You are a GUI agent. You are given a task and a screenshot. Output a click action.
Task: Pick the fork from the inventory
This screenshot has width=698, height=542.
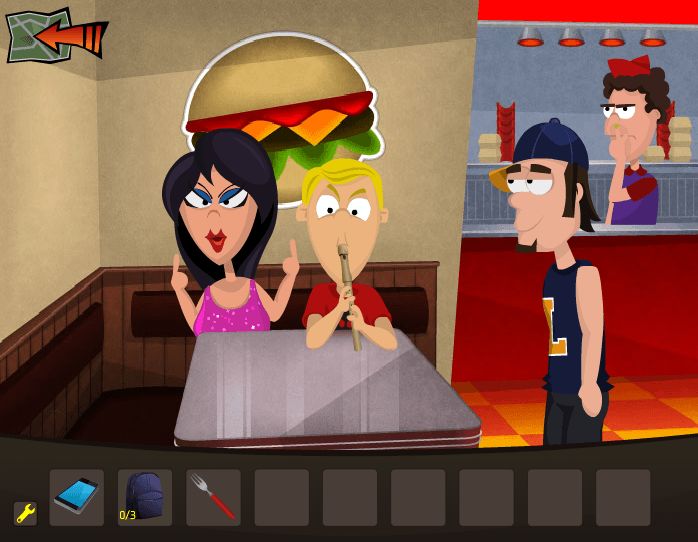point(213,497)
